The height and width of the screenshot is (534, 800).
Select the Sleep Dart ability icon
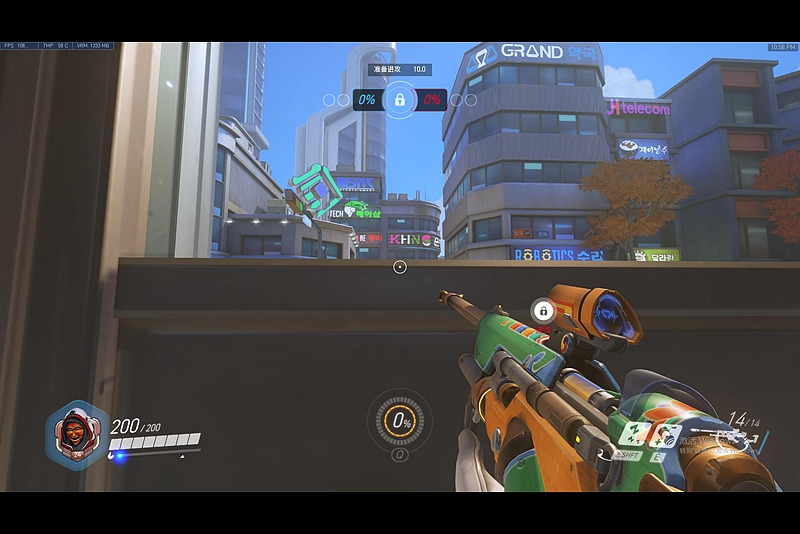point(631,434)
